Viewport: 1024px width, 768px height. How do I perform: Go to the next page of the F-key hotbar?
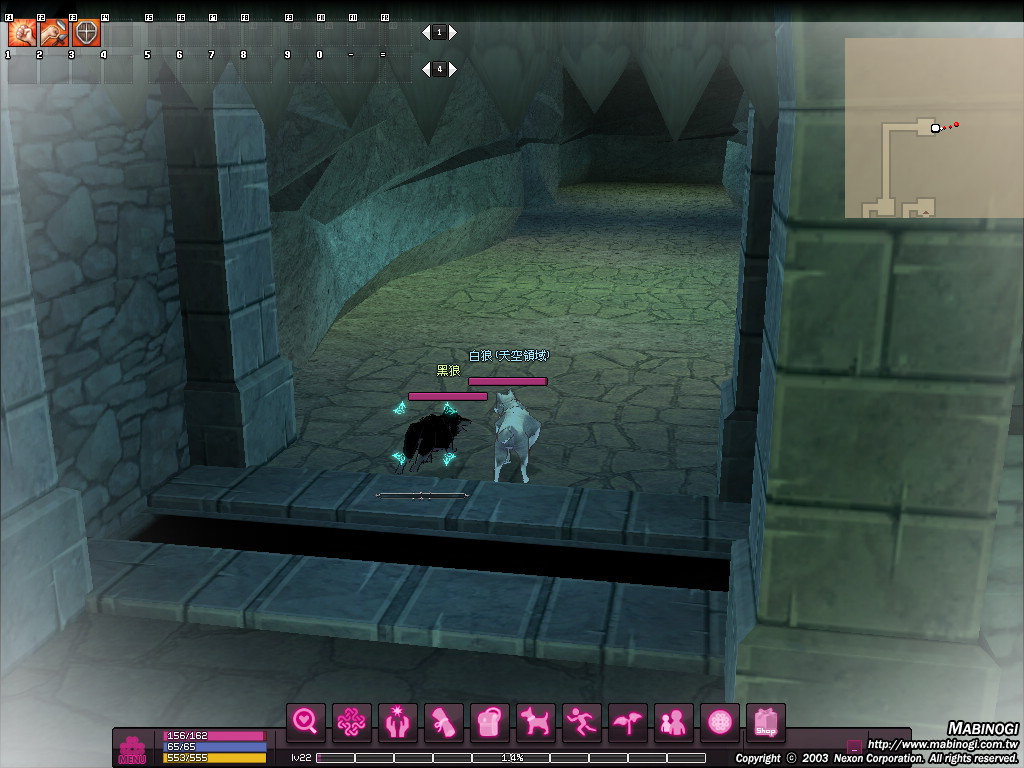[453, 33]
